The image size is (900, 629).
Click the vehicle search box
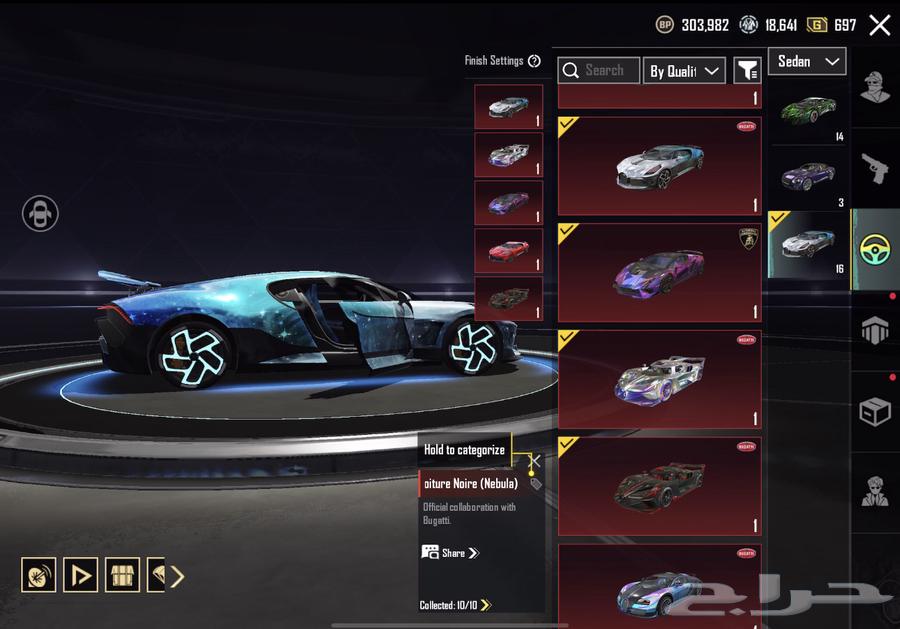click(599, 70)
